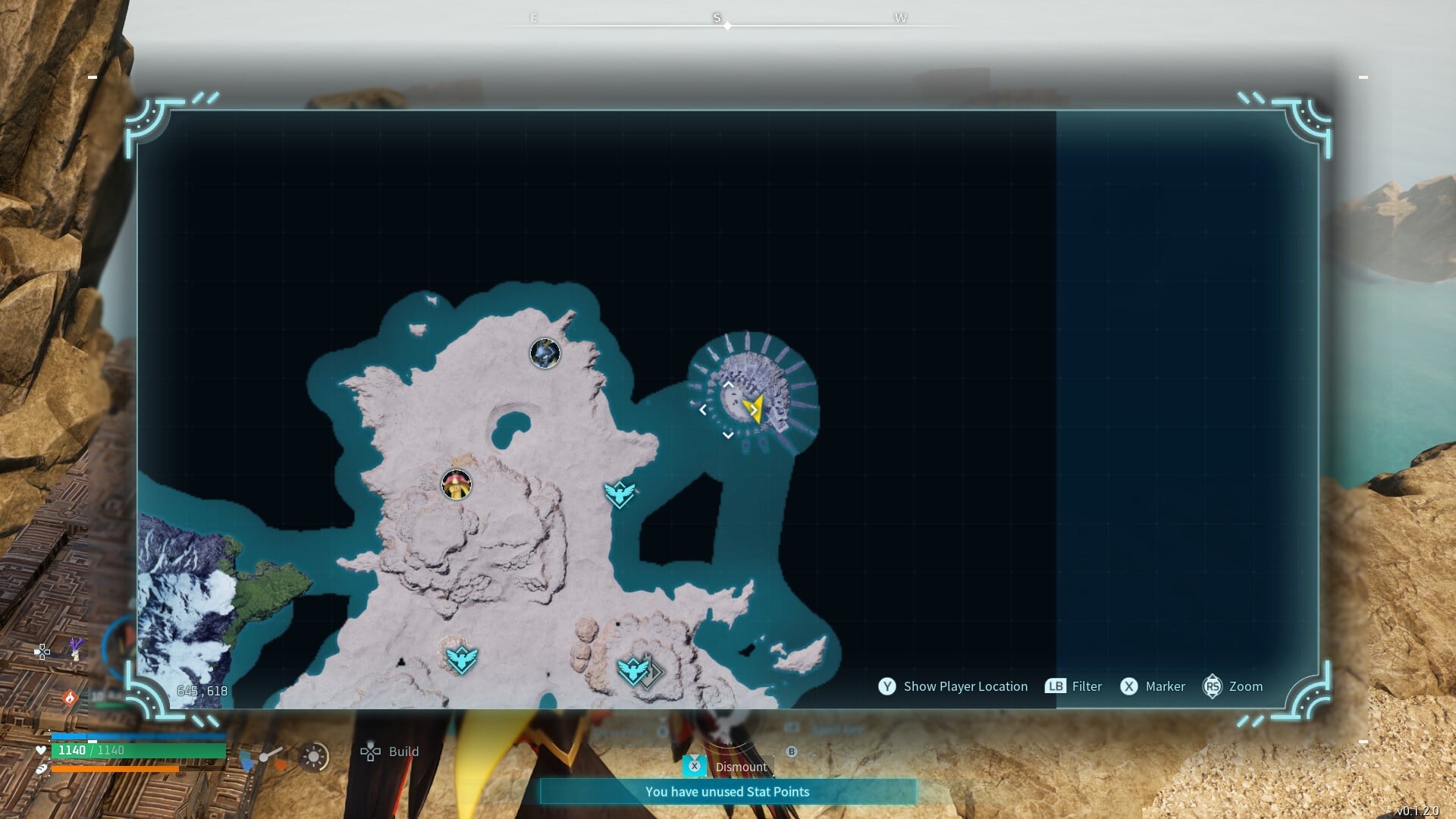Expand the down chevron under the player cursor
The width and height of the screenshot is (1456, 819).
coord(727,435)
